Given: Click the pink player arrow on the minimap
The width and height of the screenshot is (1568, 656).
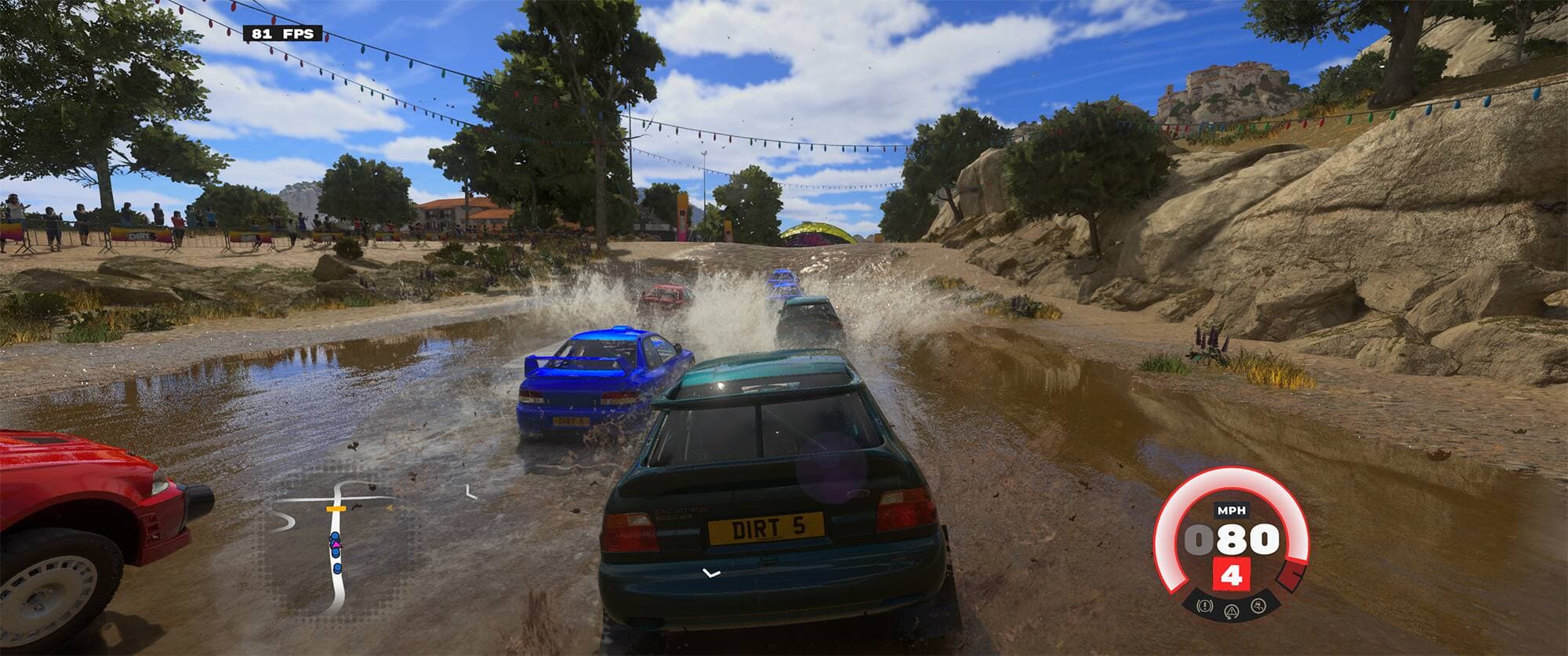Looking at the screenshot, I should coord(336,544).
